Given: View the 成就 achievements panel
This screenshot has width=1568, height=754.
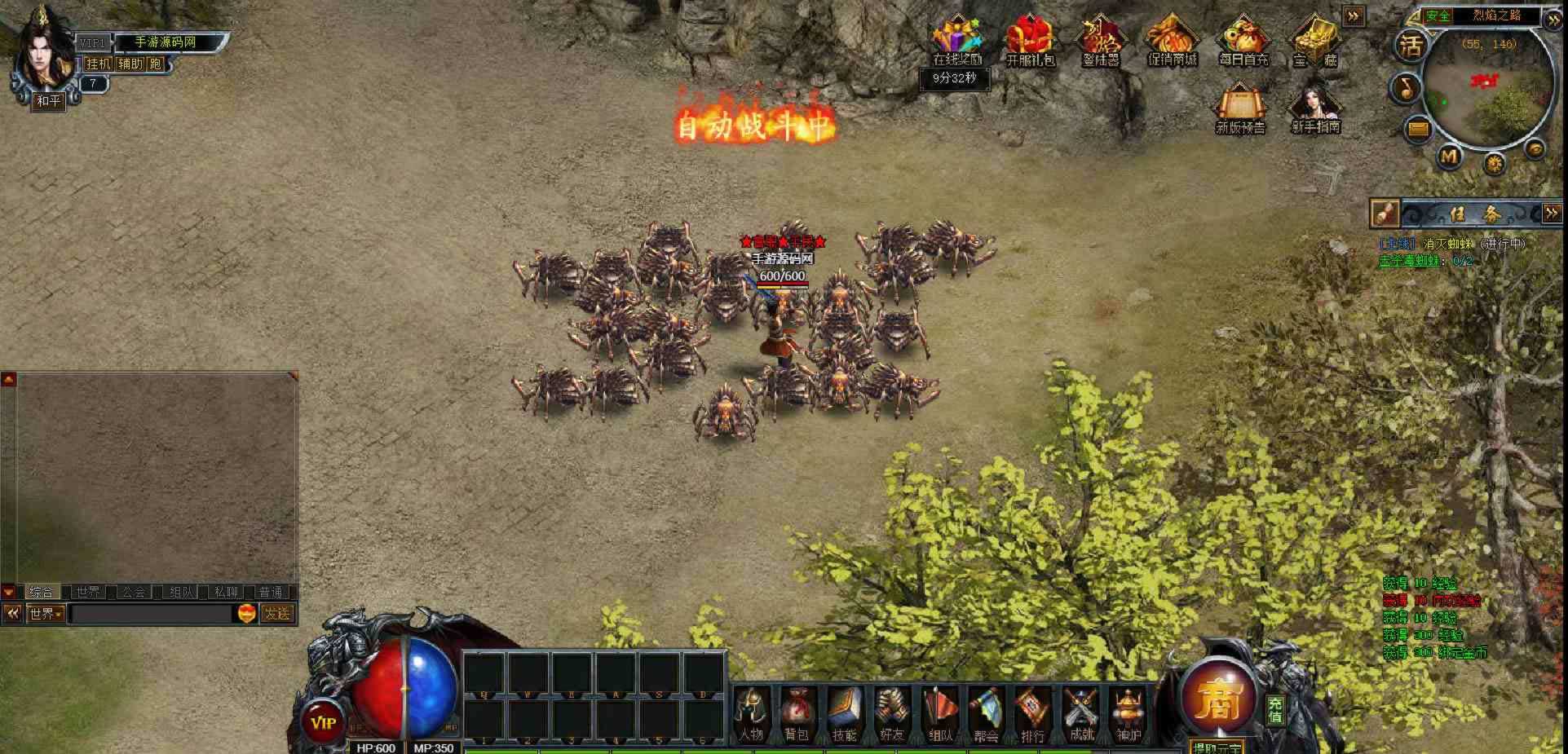Looking at the screenshot, I should point(1081,714).
